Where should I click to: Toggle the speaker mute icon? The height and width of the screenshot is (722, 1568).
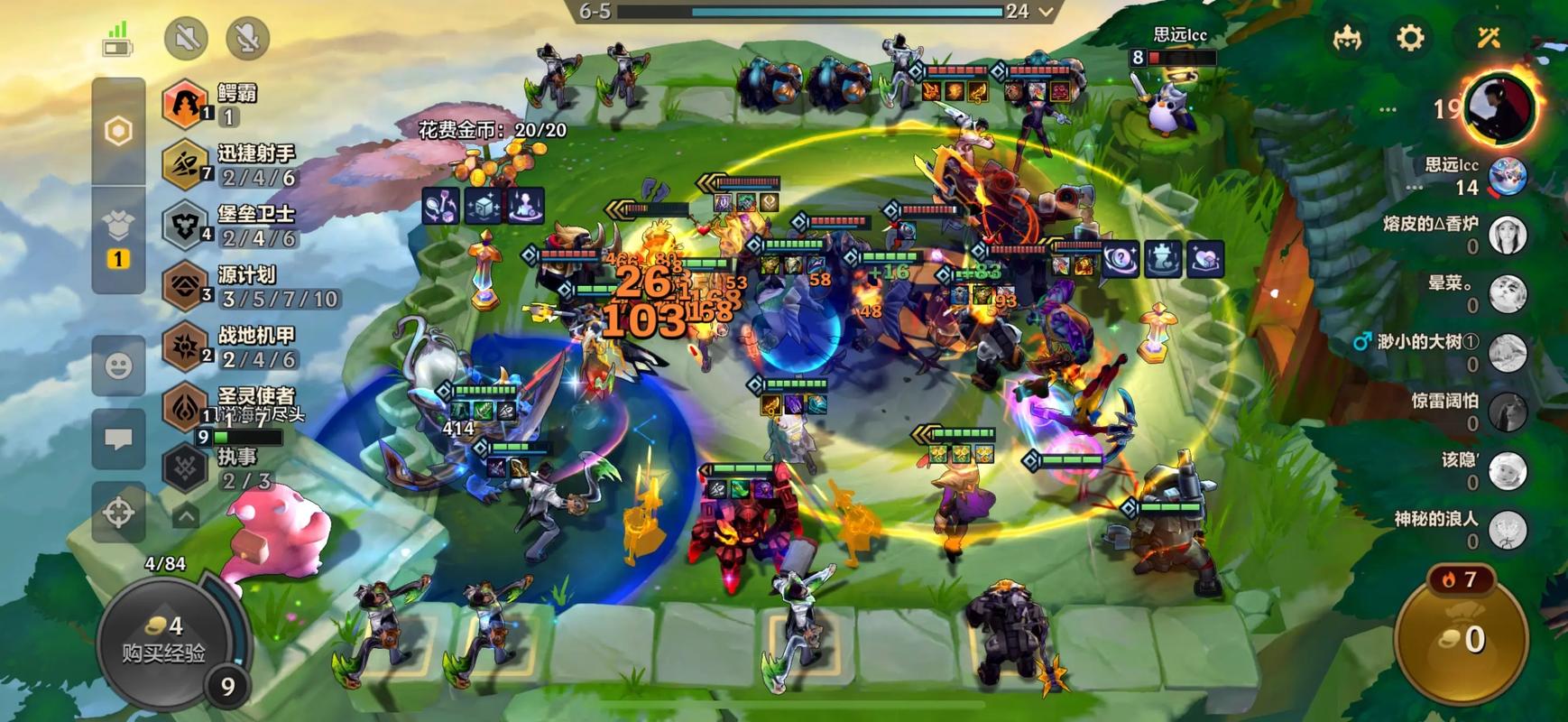(x=186, y=38)
